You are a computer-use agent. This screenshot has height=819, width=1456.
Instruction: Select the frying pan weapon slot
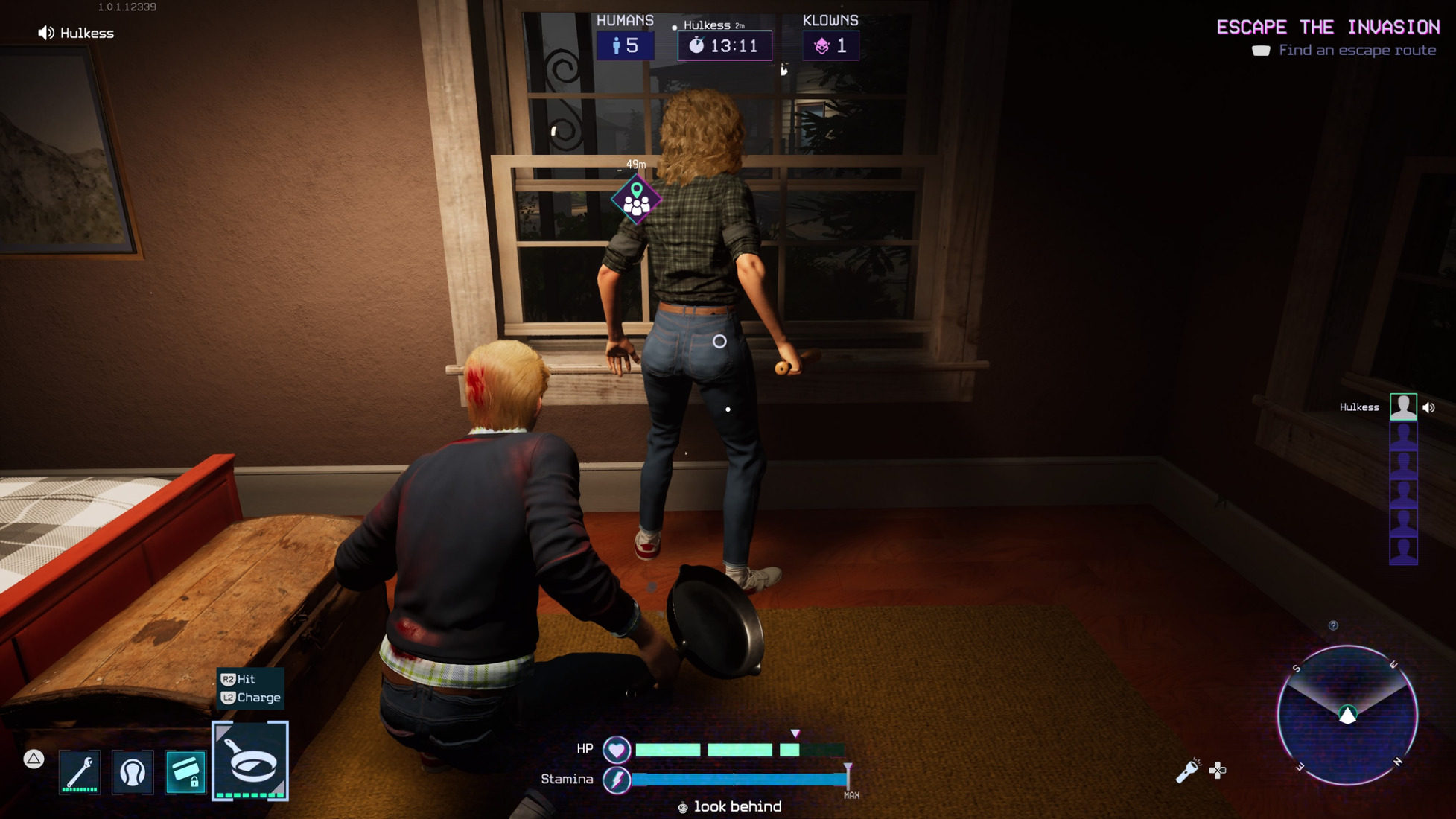[250, 761]
